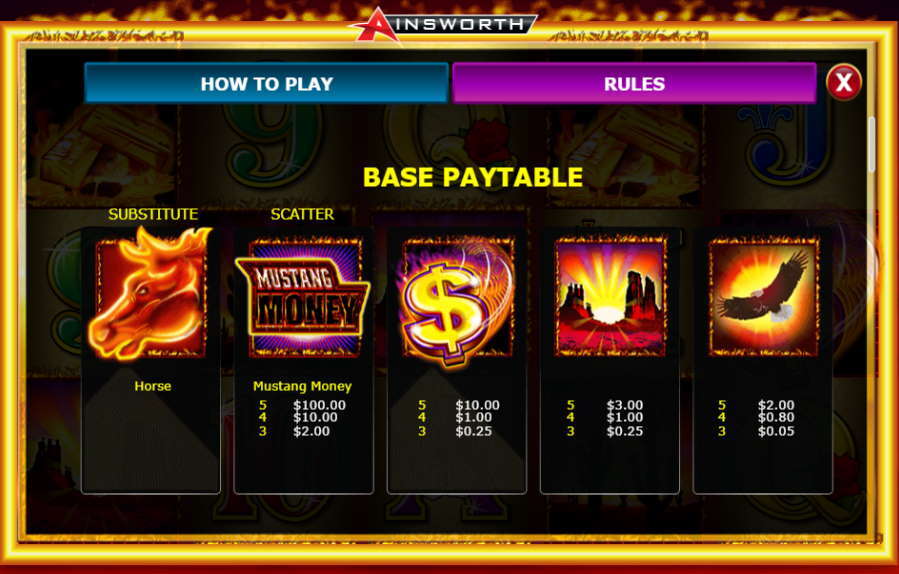The width and height of the screenshot is (899, 574).
Task: Open the Rules tab
Action: pos(634,84)
